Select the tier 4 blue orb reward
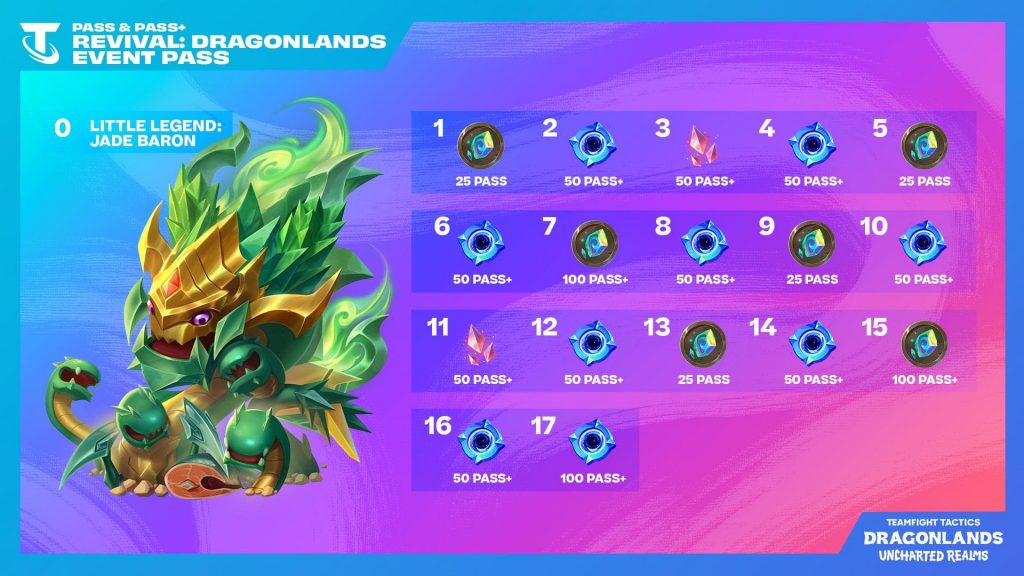The image size is (1024, 576). [x=808, y=144]
